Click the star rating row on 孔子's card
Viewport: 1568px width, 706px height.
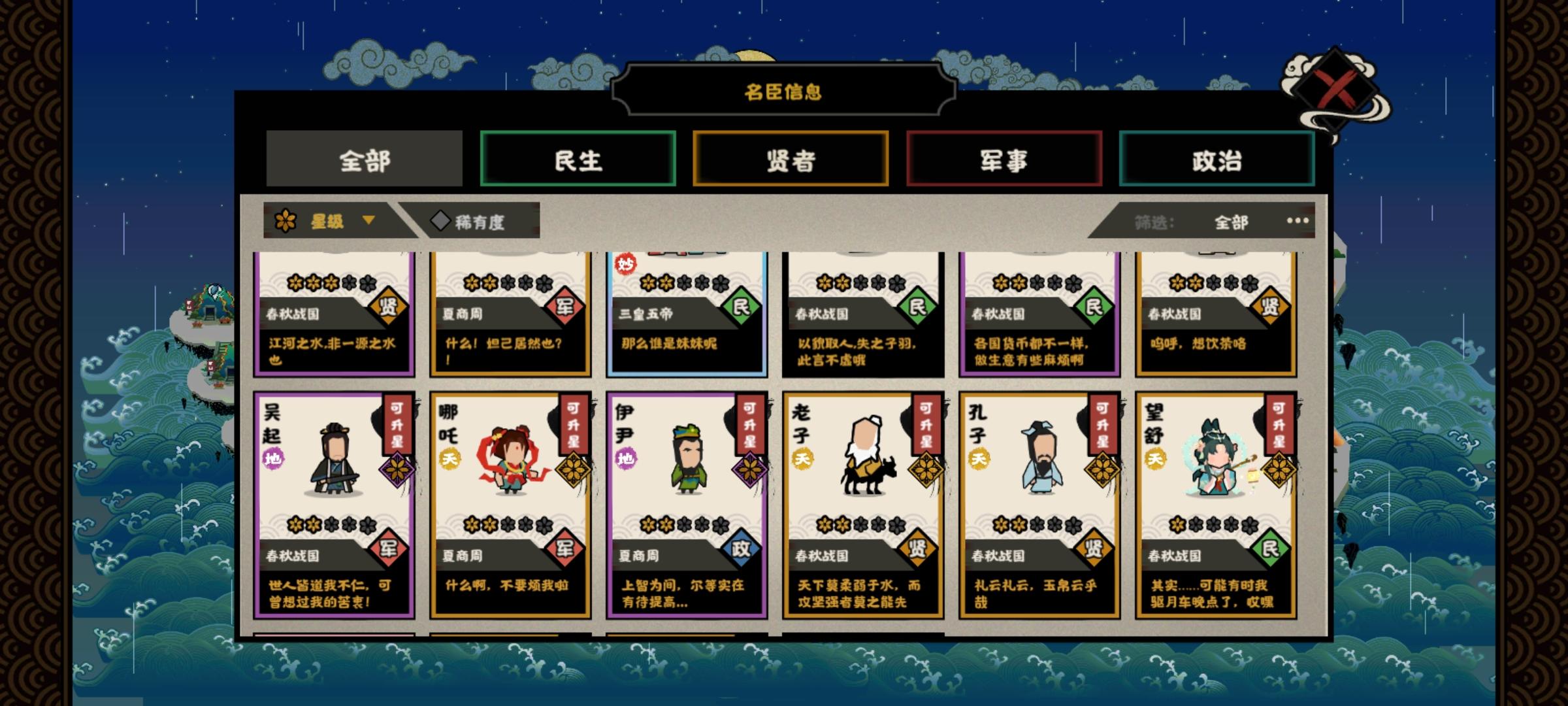[x=1039, y=526]
